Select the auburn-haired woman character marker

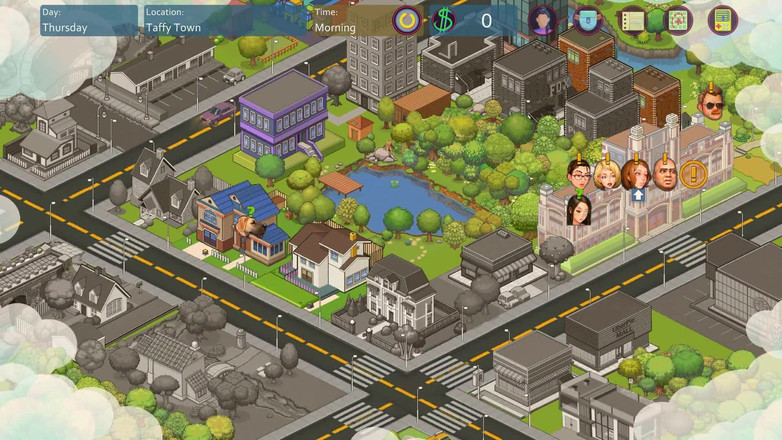[635, 175]
